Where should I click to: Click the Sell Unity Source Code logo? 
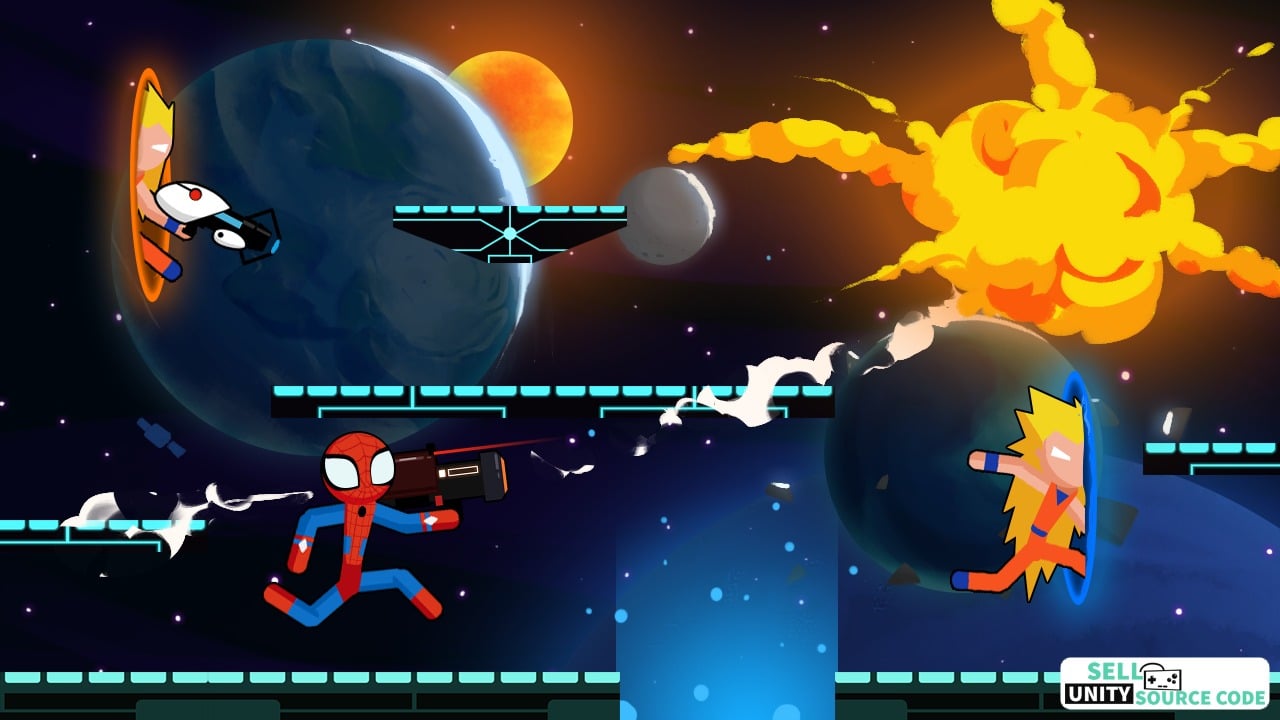pyautogui.click(x=1164, y=684)
